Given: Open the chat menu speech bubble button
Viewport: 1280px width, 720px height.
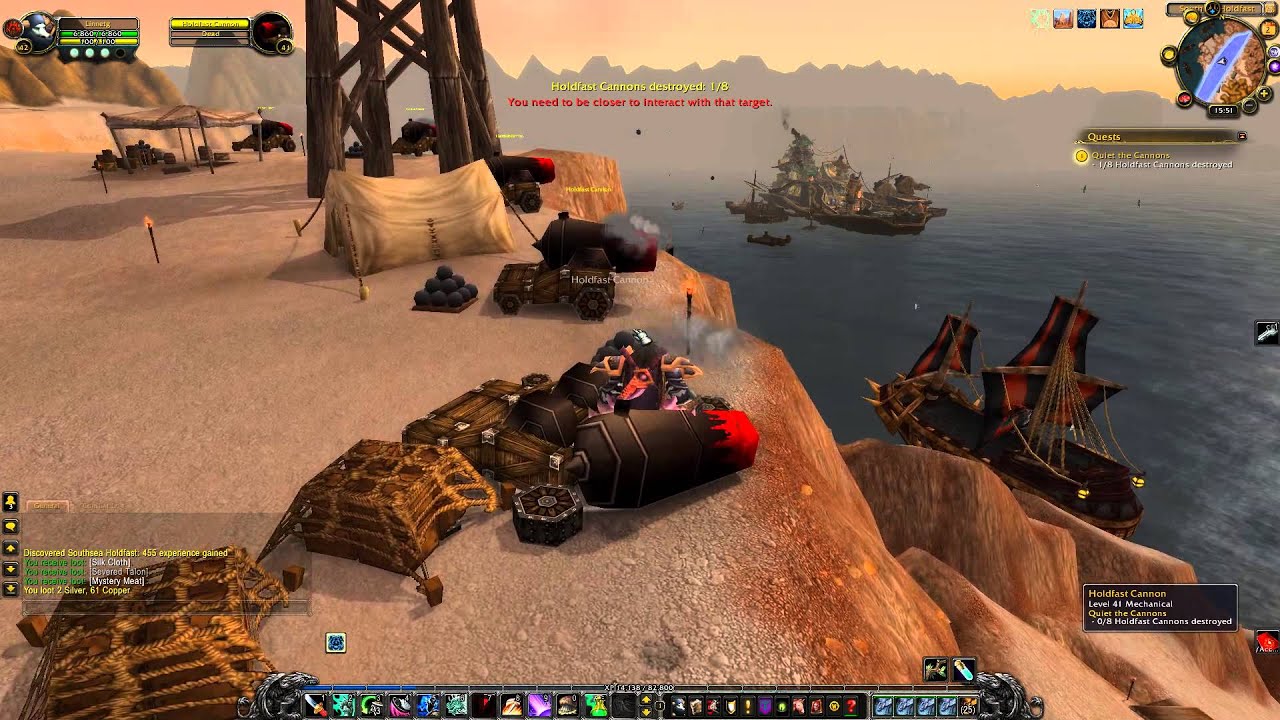Looking at the screenshot, I should coord(11,526).
